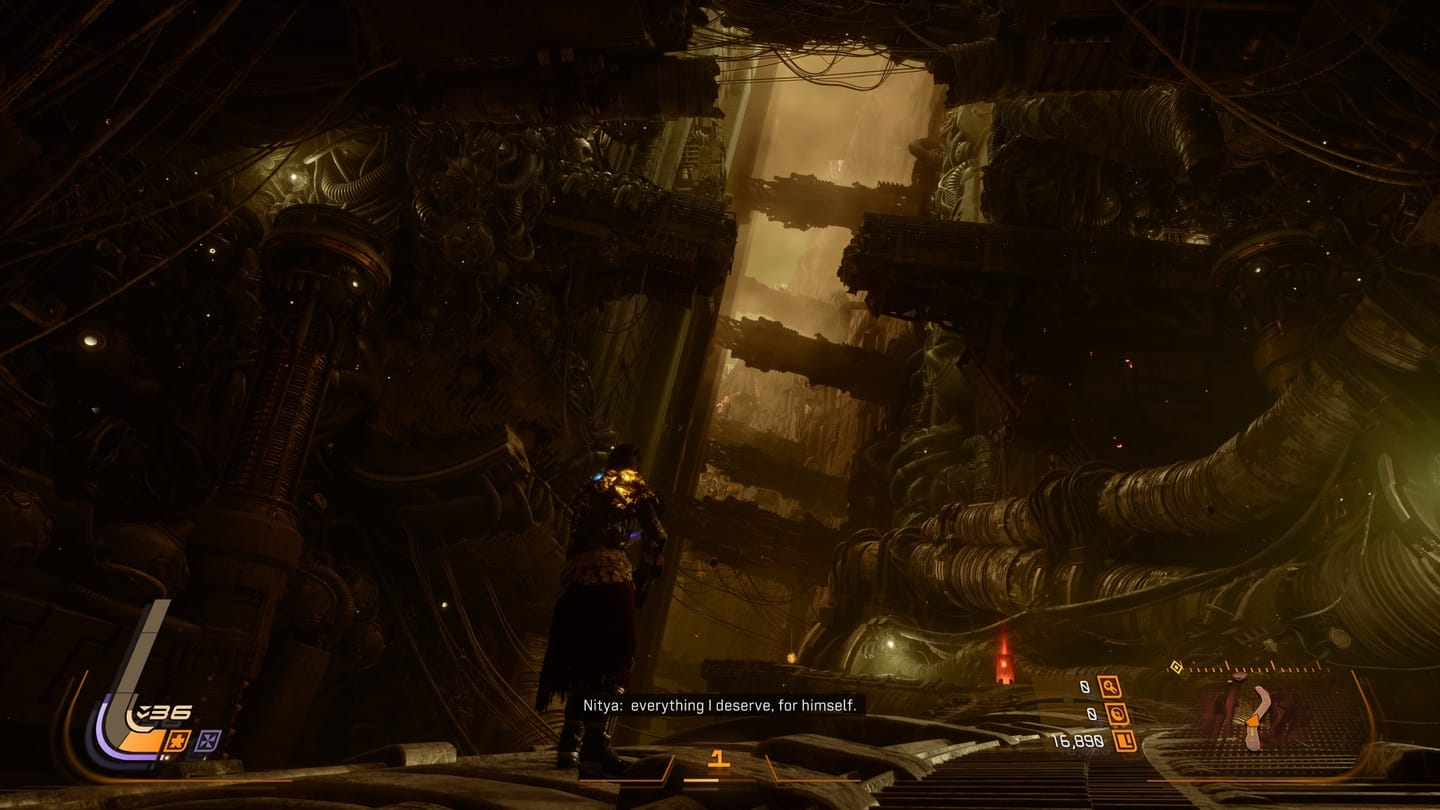Select the purple pinwheel ability icon
Screen dimensions: 1440x810
point(209,741)
